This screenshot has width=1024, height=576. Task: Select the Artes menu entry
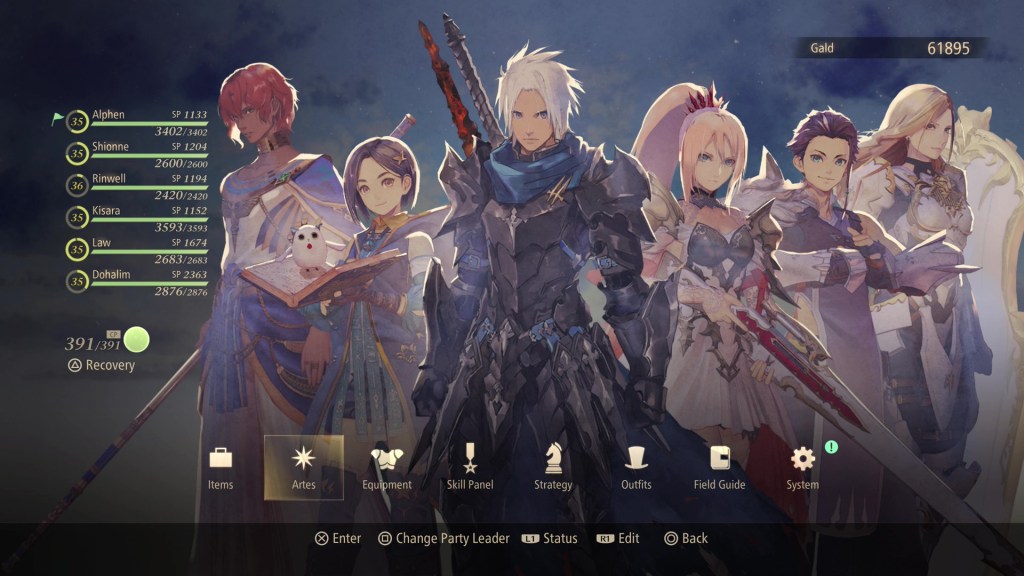(303, 467)
